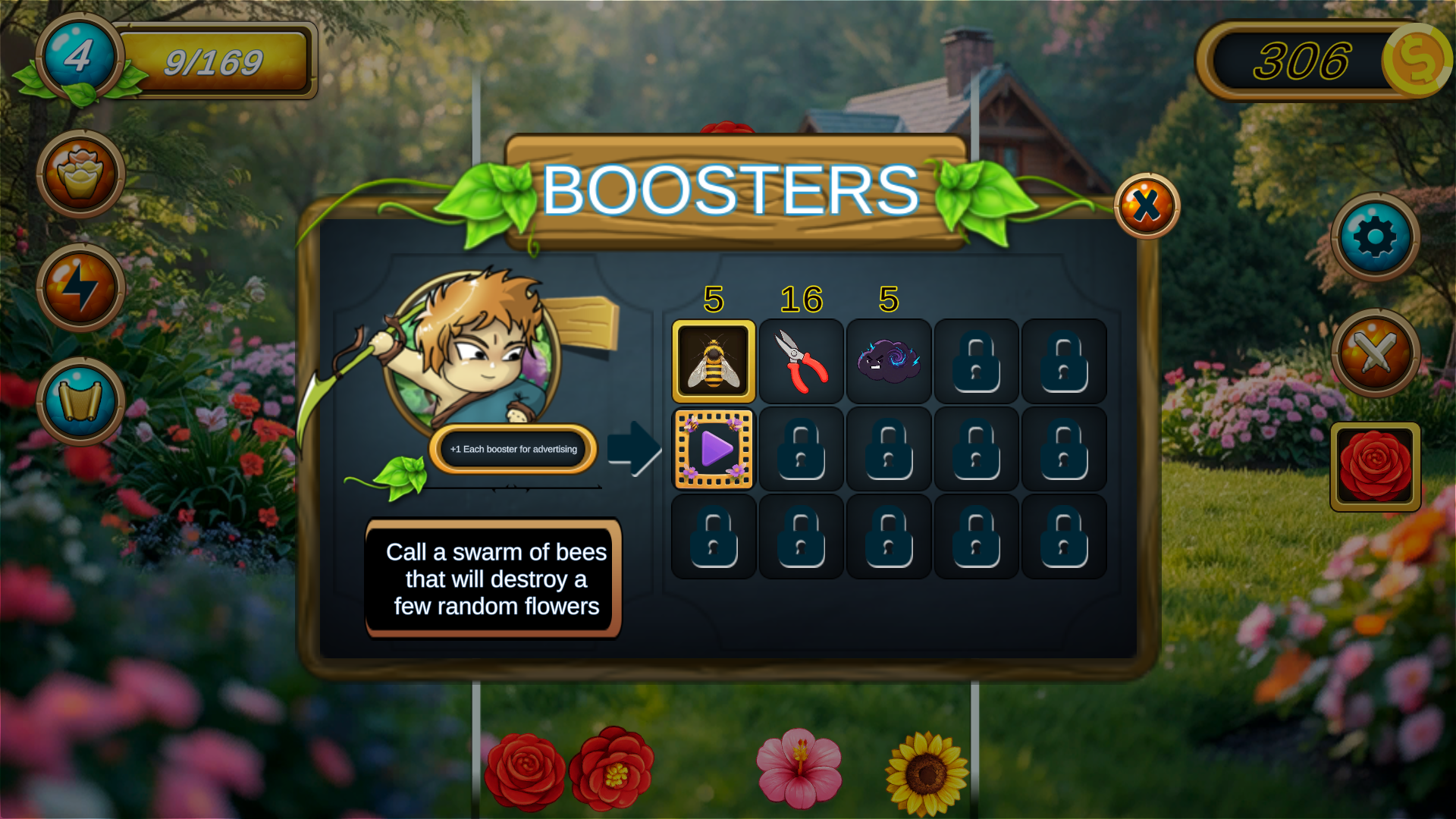The height and width of the screenshot is (819, 1456).
Task: Select the dark cloud booster
Action: [888, 360]
